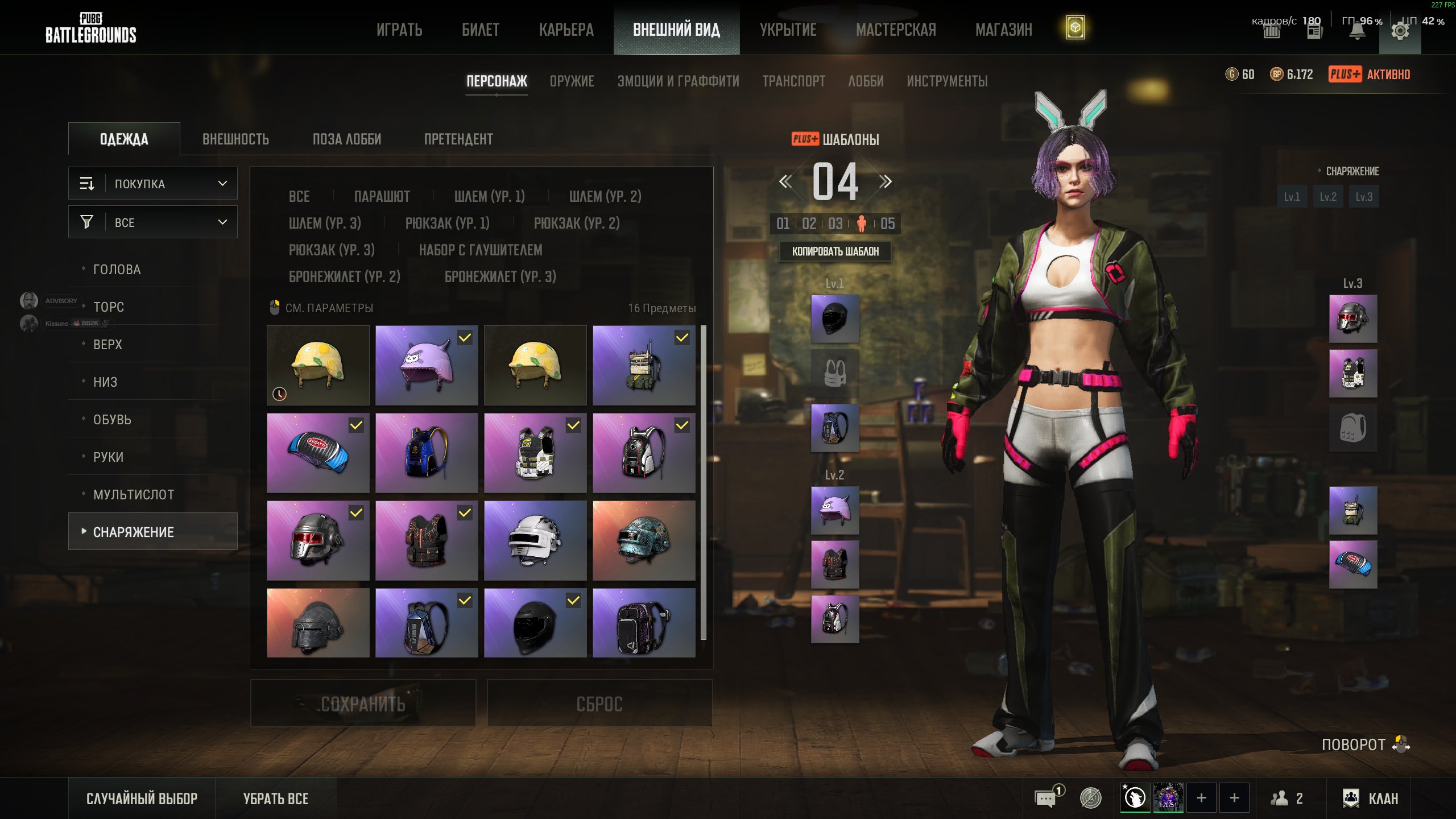Open the ВНЕШНОСТЬ appearance tab
1456x819 pixels.
(x=235, y=139)
